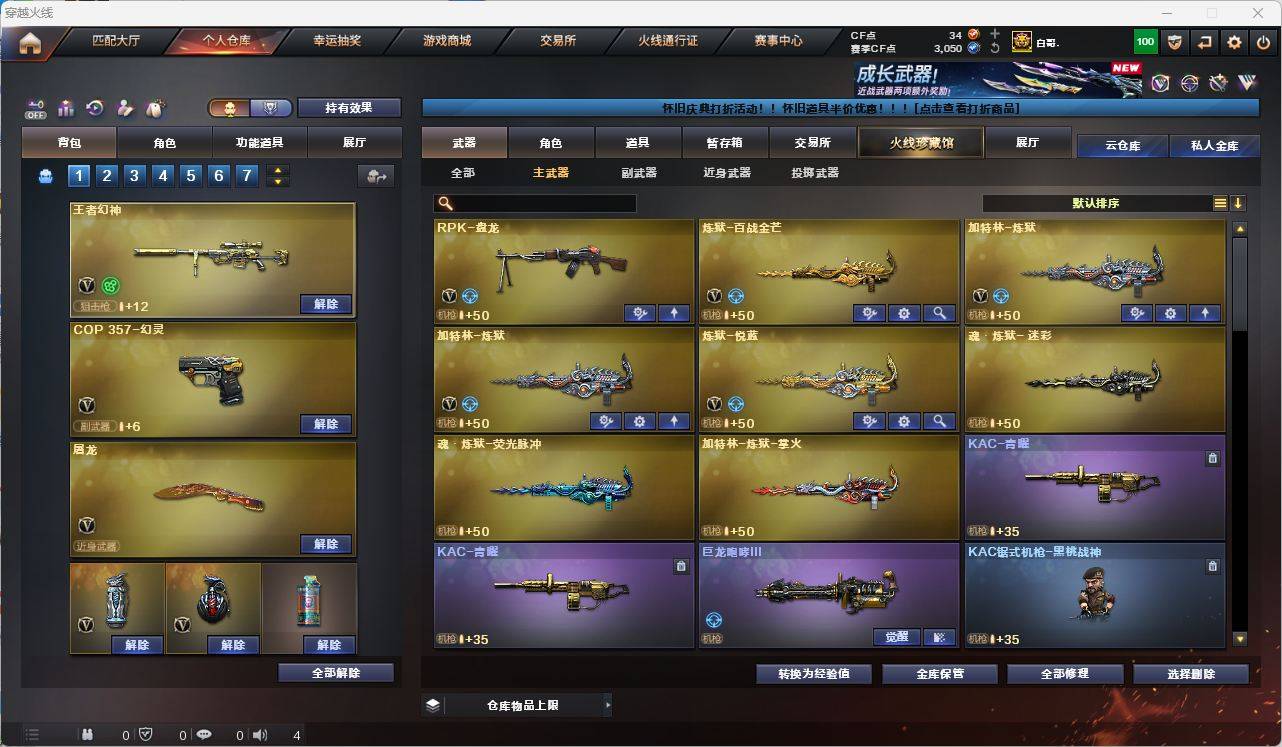Toggle to the trophy side of the character switch
Screen dimensions: 1282x747
(x=268, y=107)
